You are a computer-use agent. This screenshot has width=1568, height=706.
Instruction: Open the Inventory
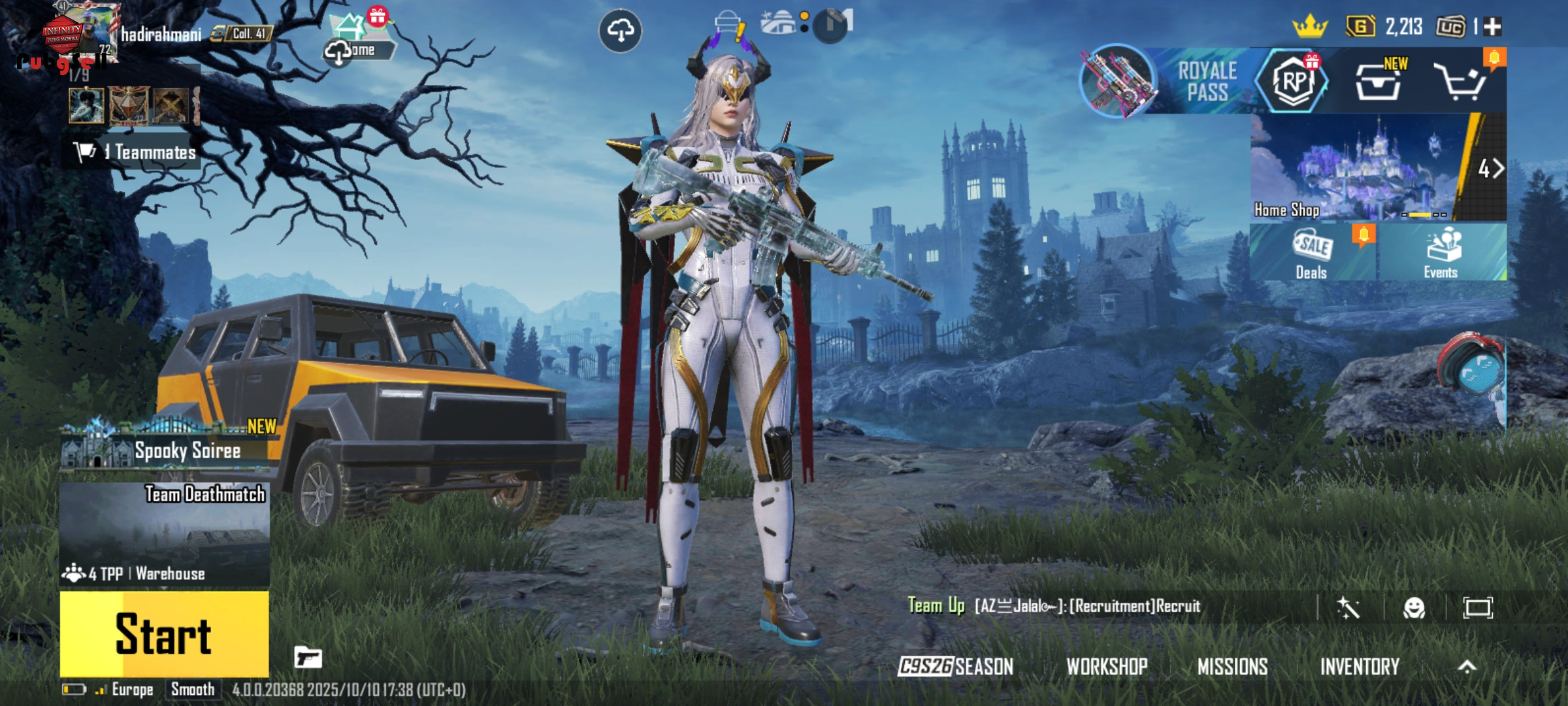pyautogui.click(x=1360, y=666)
